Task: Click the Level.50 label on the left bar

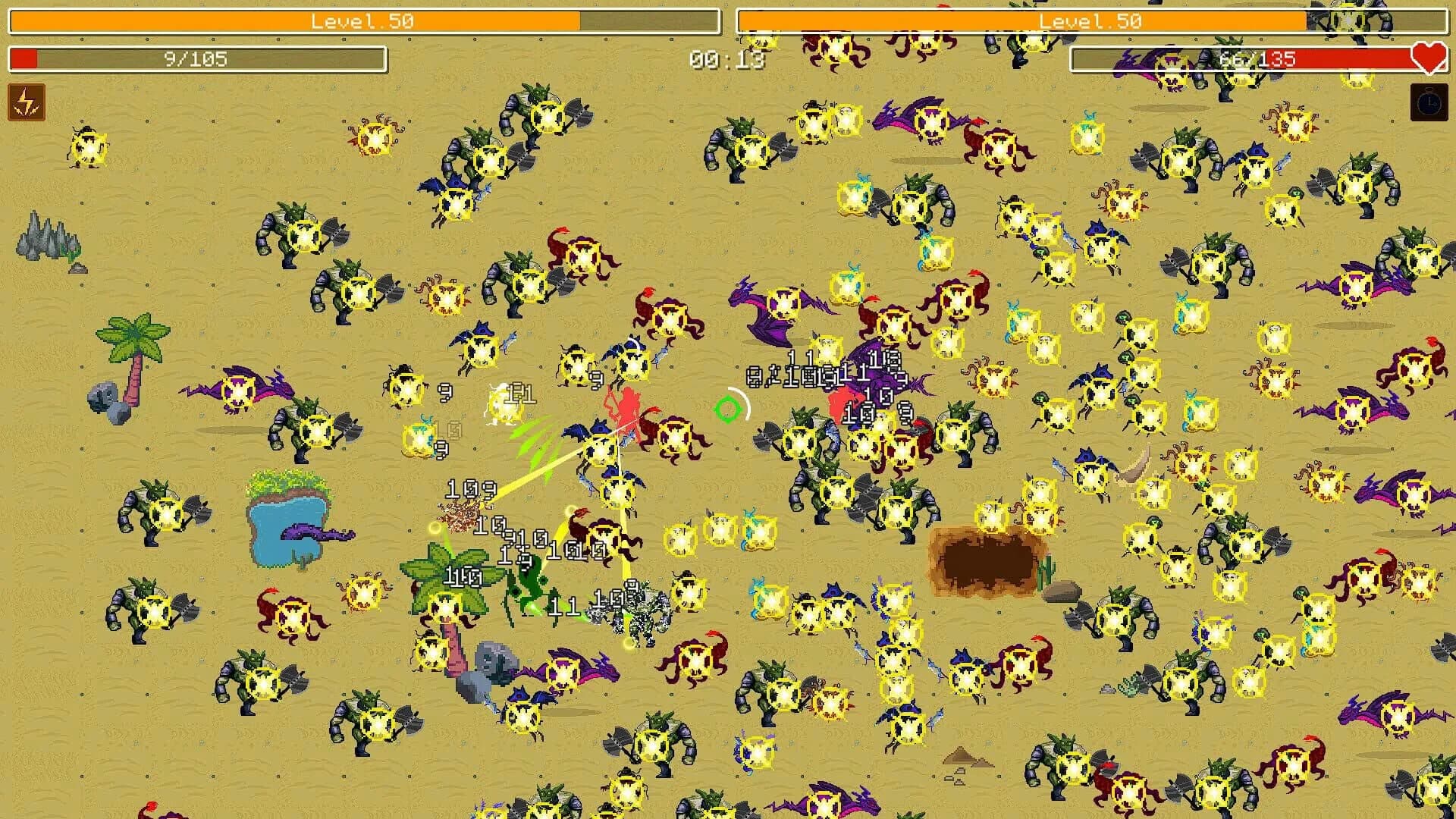Action: (x=362, y=21)
